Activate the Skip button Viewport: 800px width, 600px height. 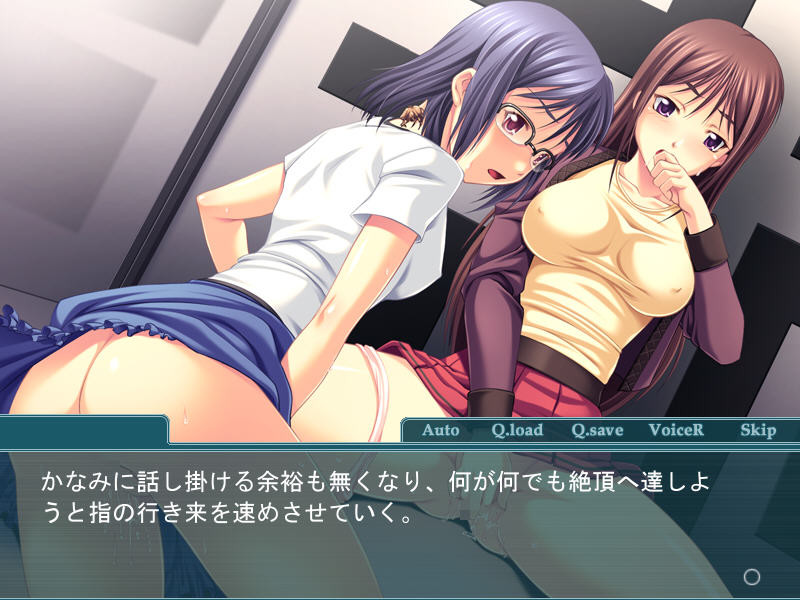click(x=757, y=430)
